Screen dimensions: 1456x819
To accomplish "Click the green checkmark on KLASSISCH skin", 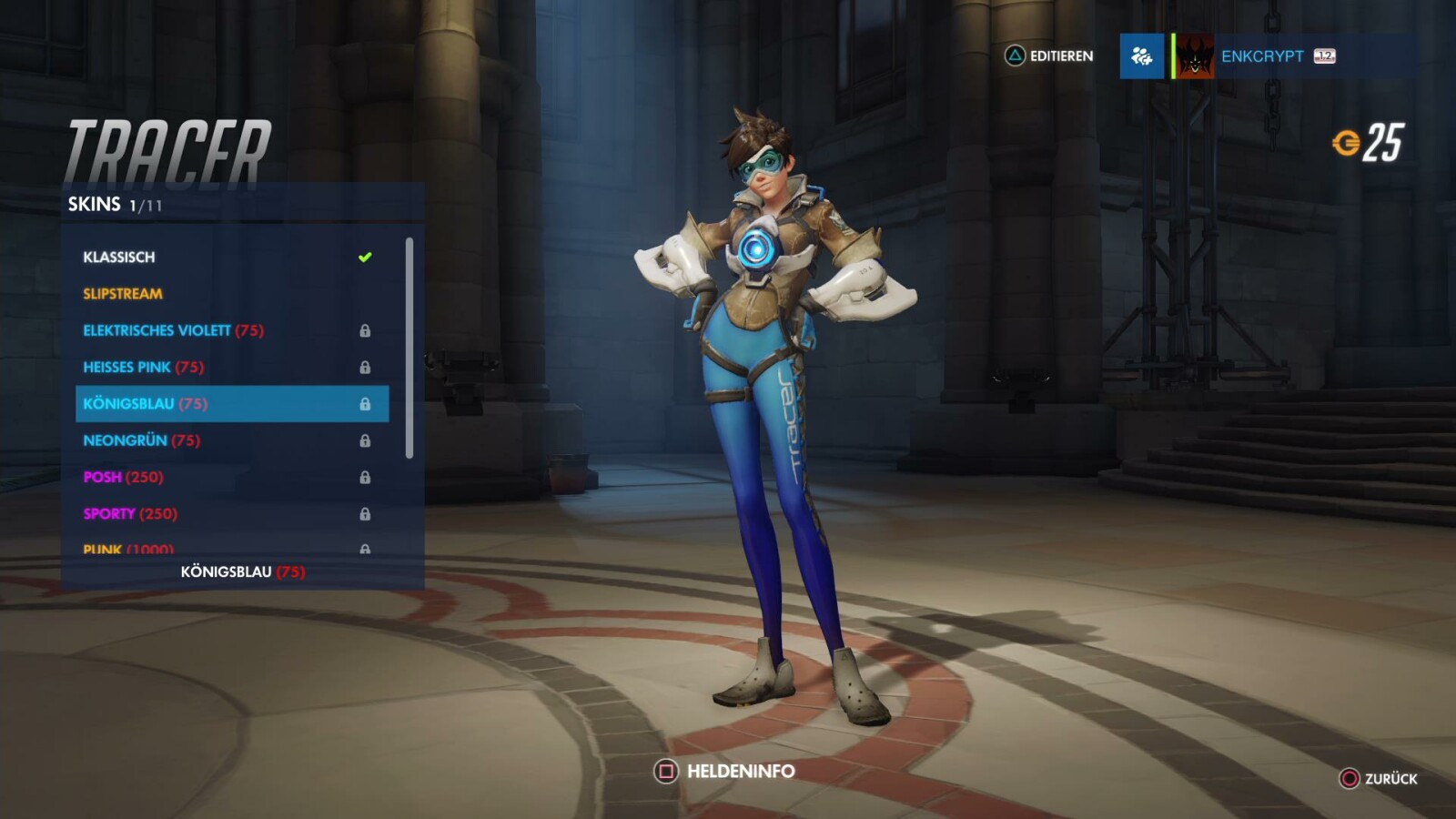I will pyautogui.click(x=364, y=256).
